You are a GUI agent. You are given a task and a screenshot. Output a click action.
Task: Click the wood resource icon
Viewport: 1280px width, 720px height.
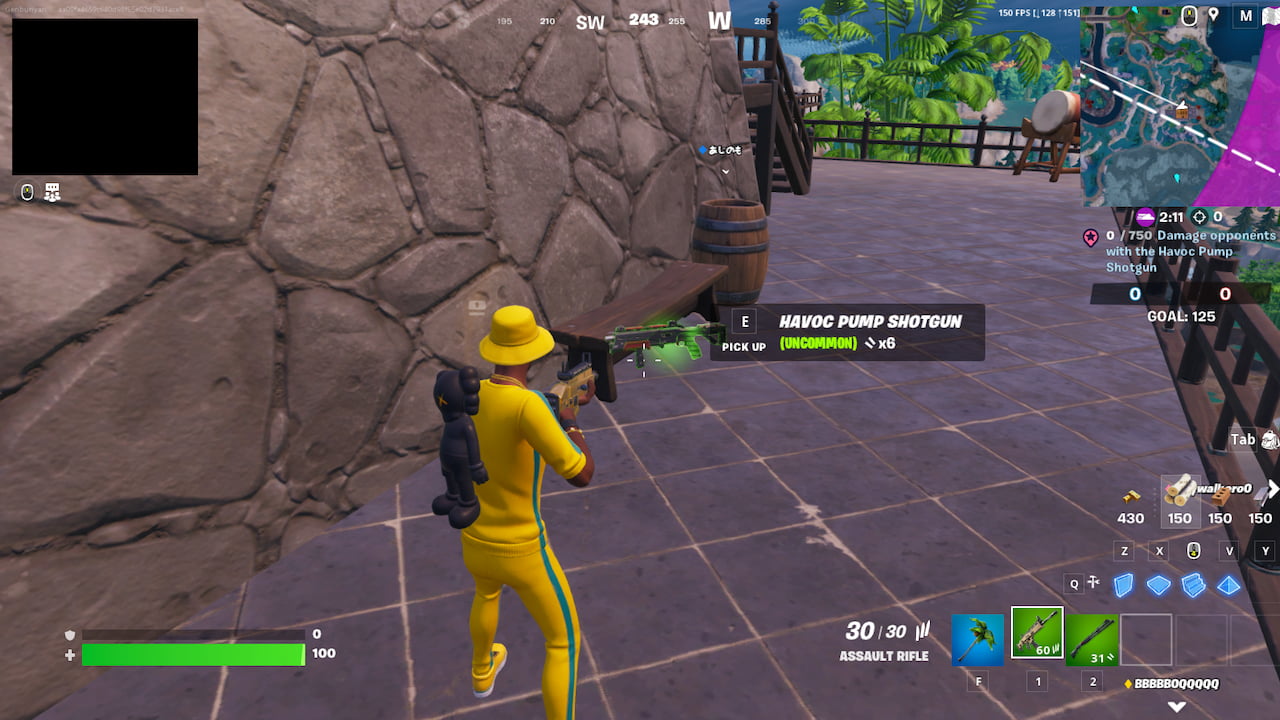pos(1180,490)
